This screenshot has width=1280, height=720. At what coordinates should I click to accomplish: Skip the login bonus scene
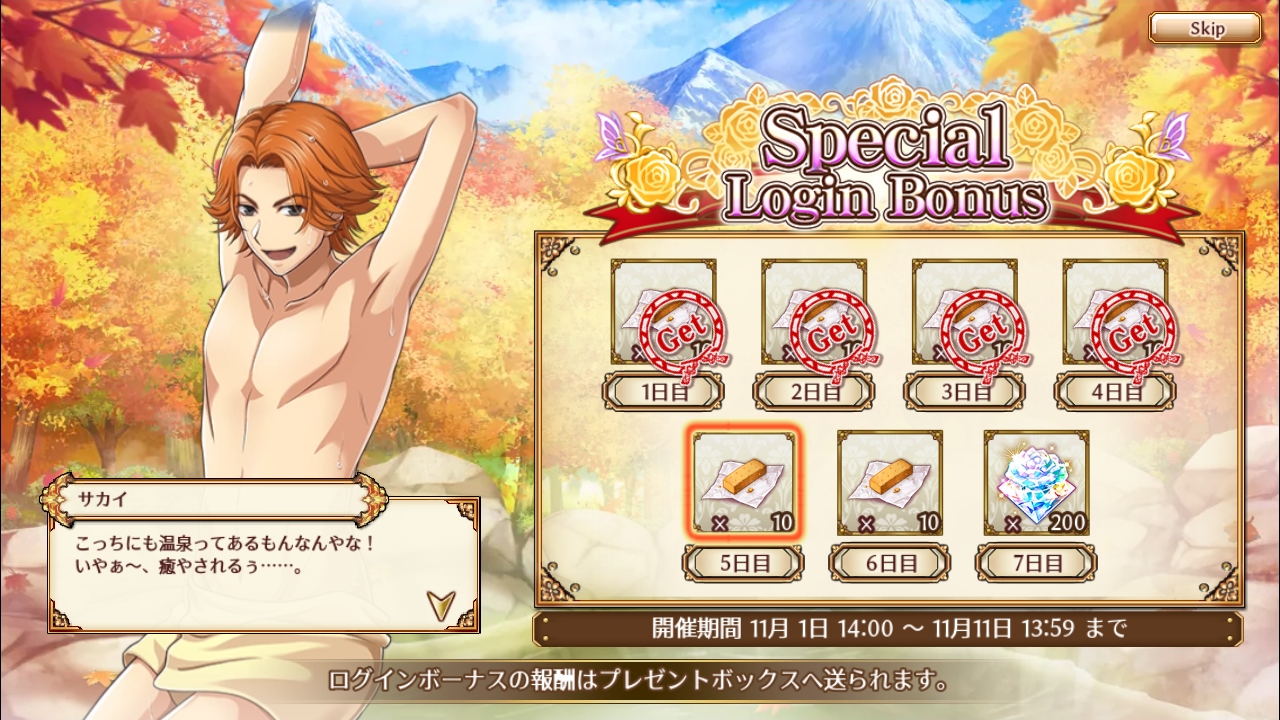click(1204, 28)
